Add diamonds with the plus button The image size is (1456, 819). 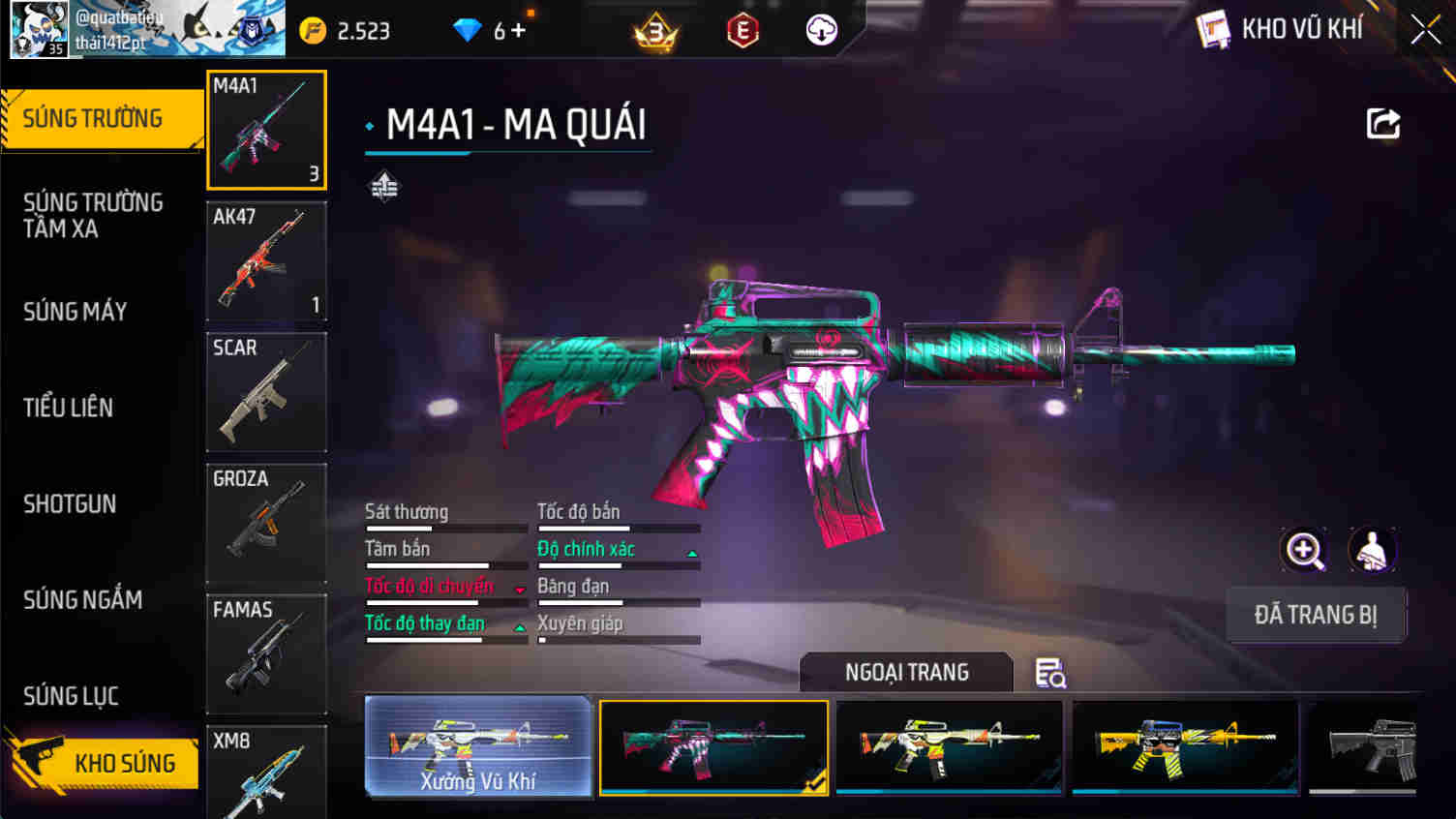tap(518, 31)
